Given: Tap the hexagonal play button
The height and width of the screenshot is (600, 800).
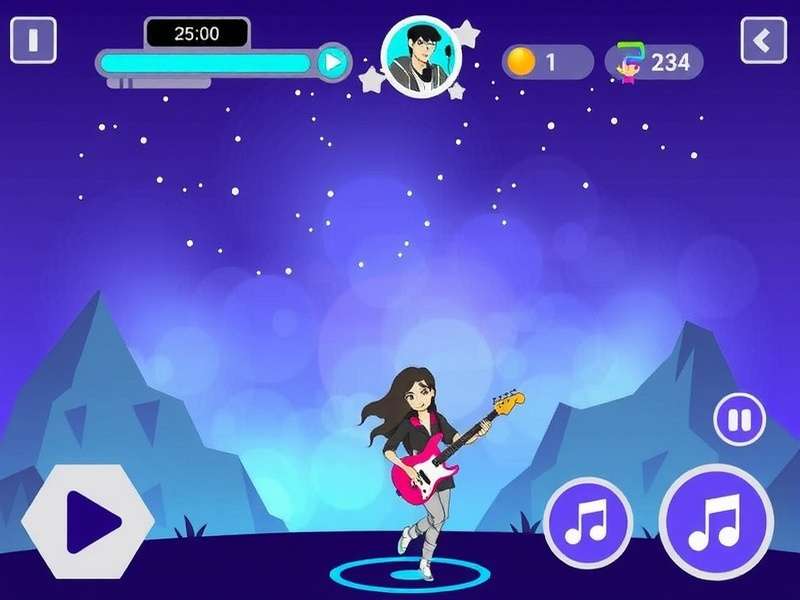Looking at the screenshot, I should (x=88, y=520).
